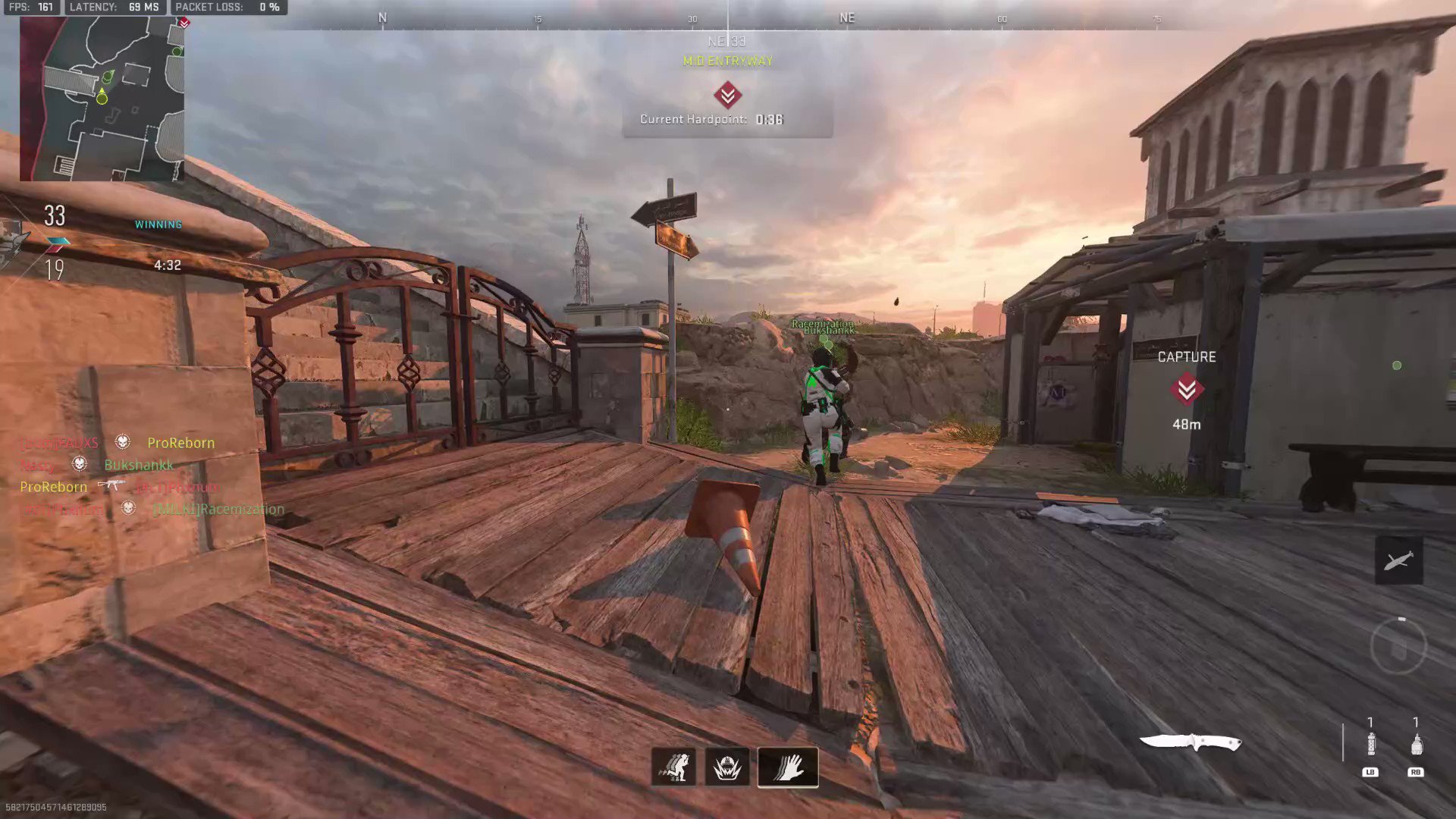
Task: Click the blast shield field upgrade icon
Action: pos(726,767)
